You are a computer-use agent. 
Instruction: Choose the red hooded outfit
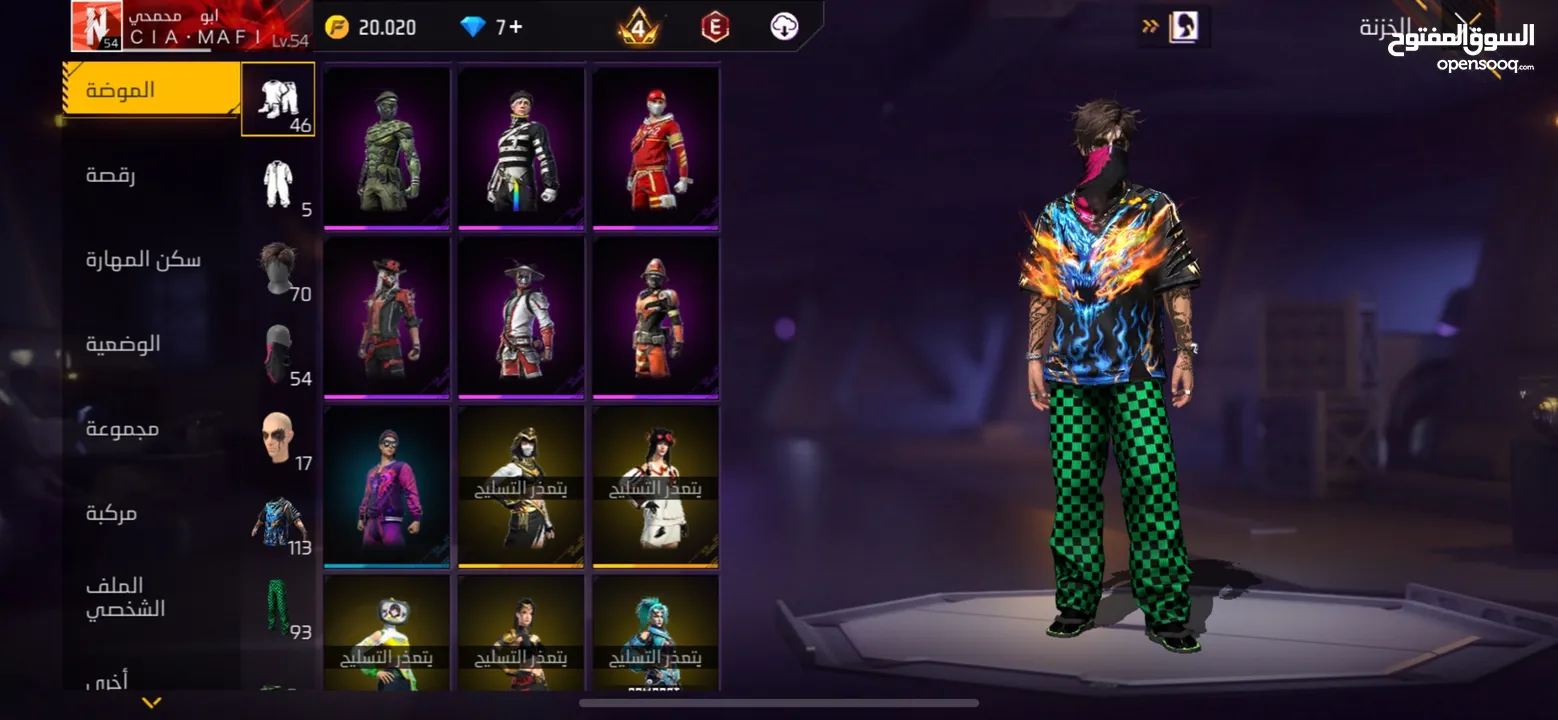pyautogui.click(x=655, y=148)
